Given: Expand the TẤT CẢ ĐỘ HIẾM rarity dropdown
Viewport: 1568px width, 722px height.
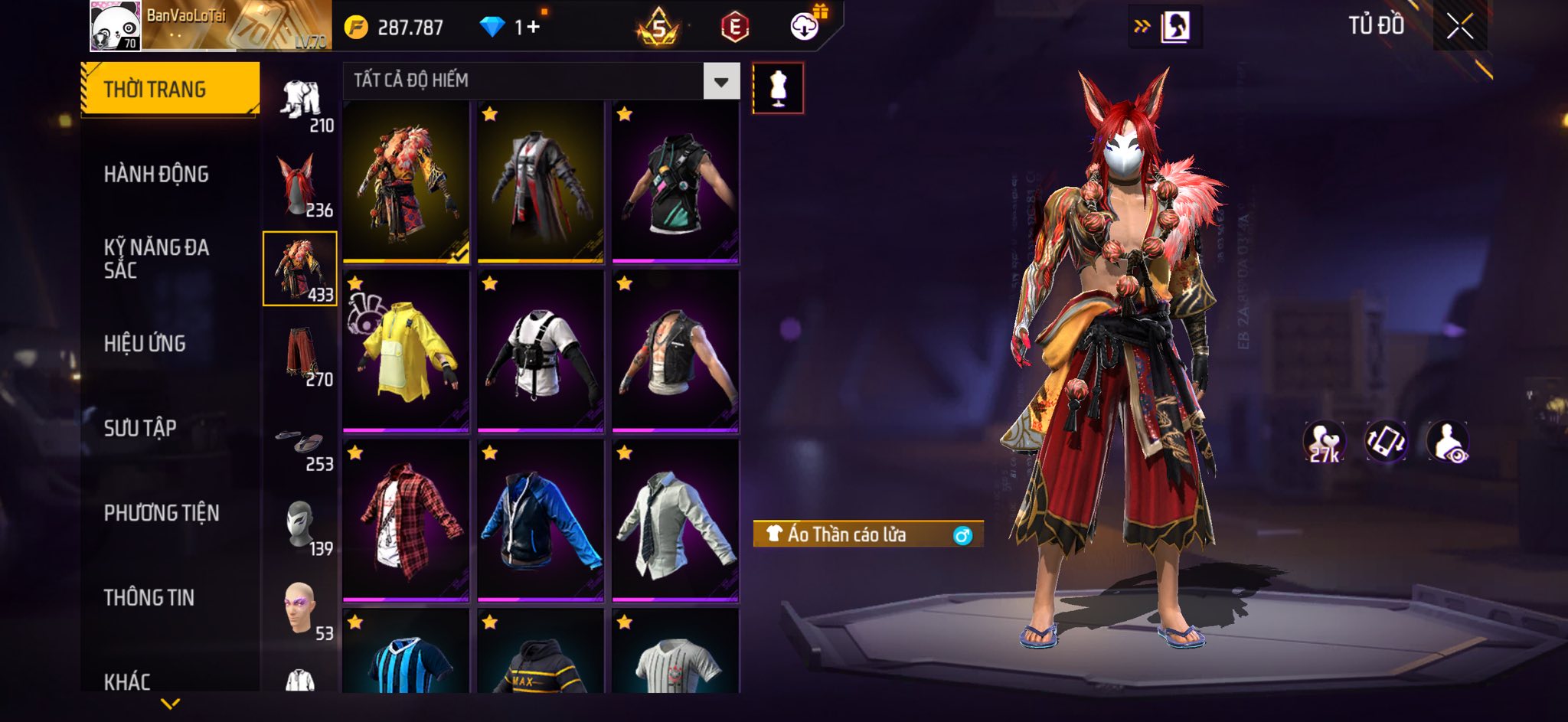Looking at the screenshot, I should pyautogui.click(x=720, y=81).
